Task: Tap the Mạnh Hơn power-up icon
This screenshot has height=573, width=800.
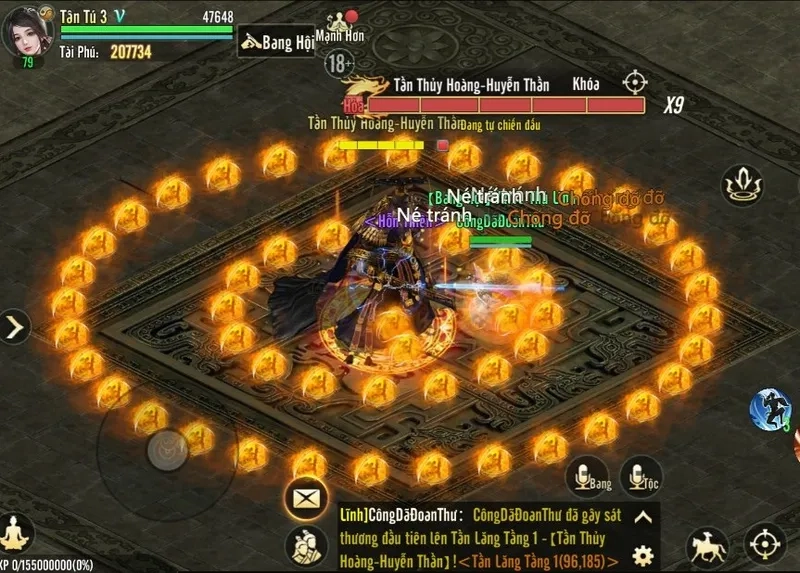Action: click(340, 20)
